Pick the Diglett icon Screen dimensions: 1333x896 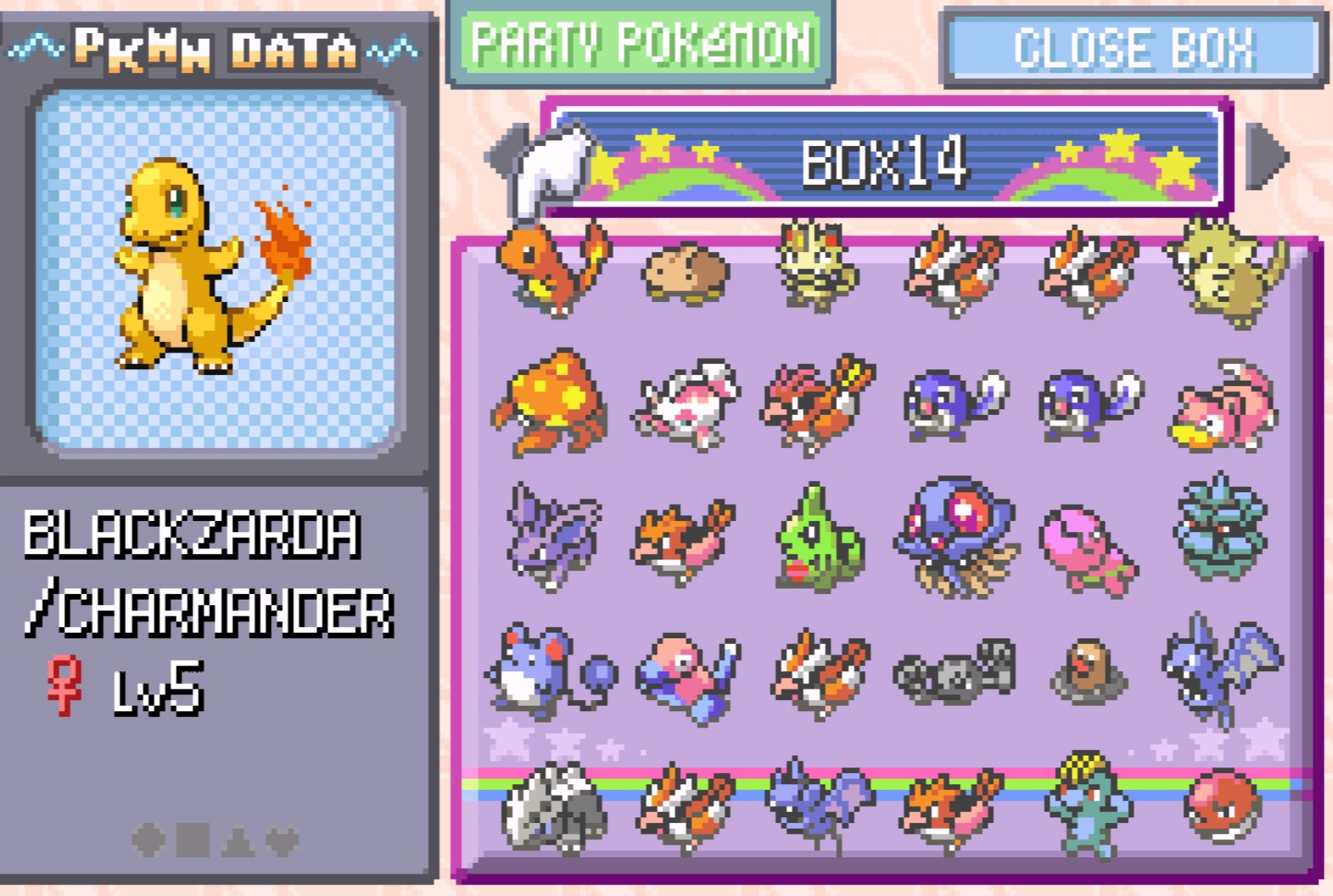(1087, 670)
